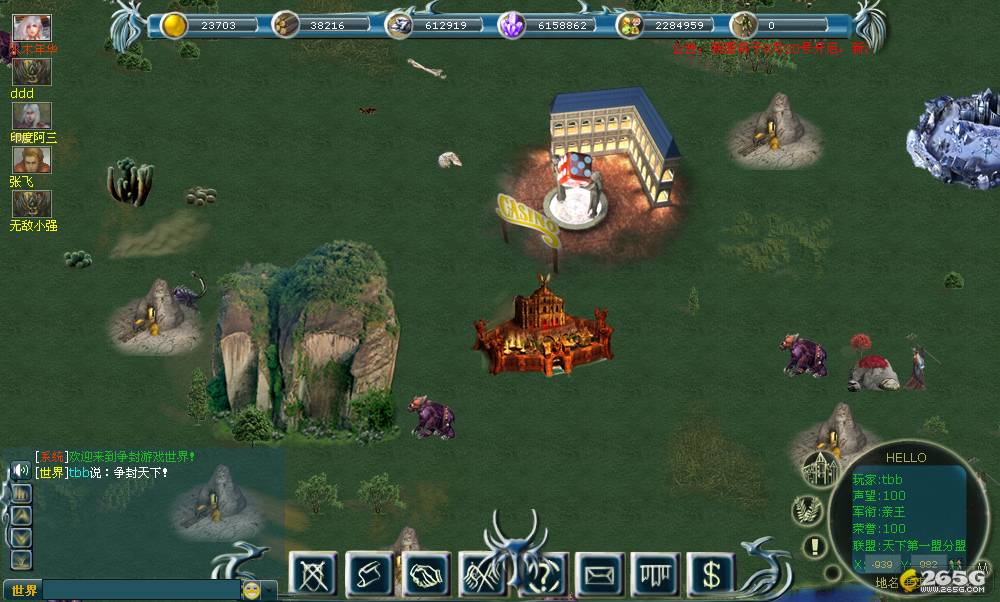Screen dimensions: 1000x602
Task: Open the hanging banners toolbar button
Action: [655, 574]
